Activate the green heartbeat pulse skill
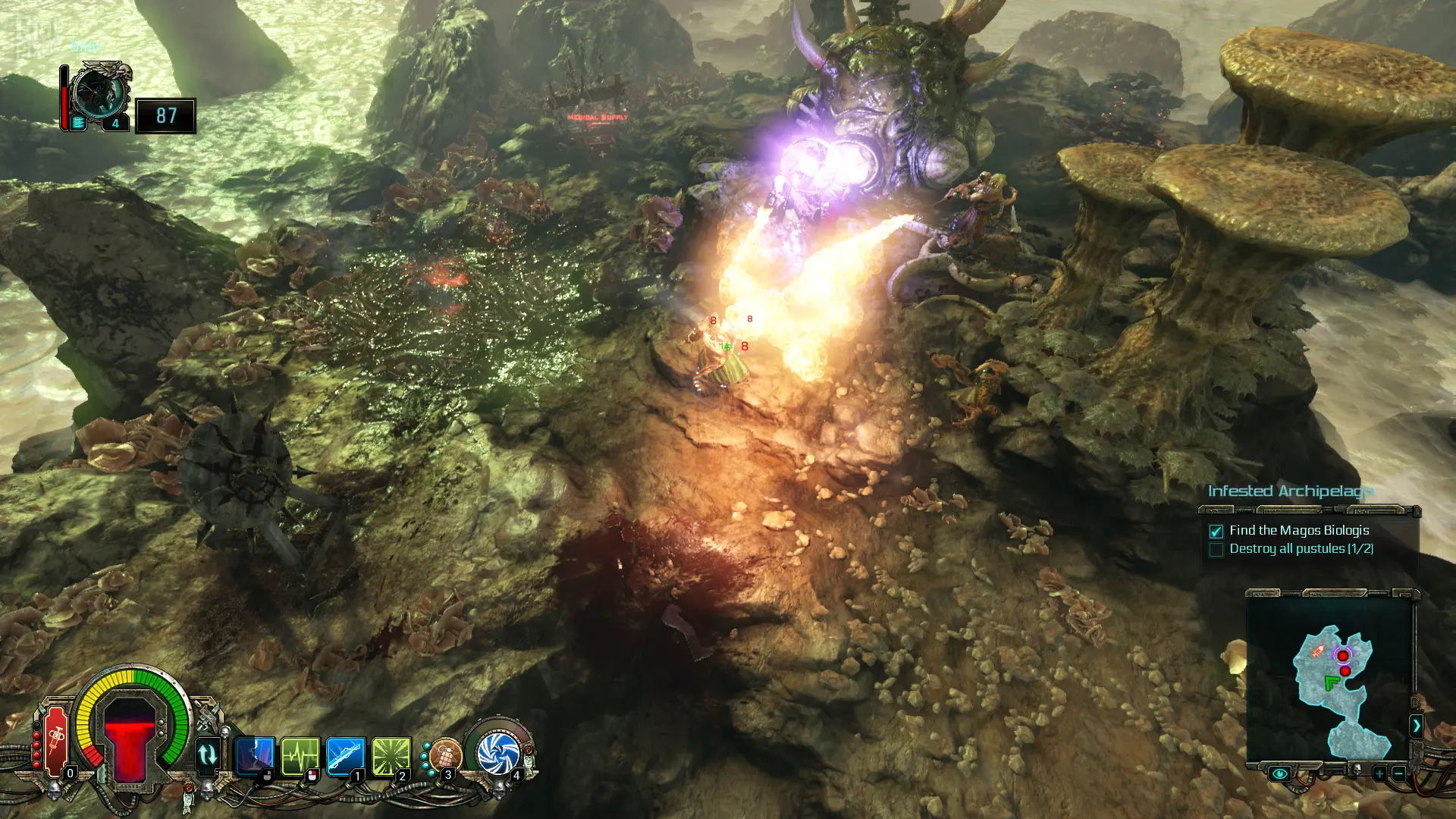The image size is (1456, 819). [x=300, y=755]
